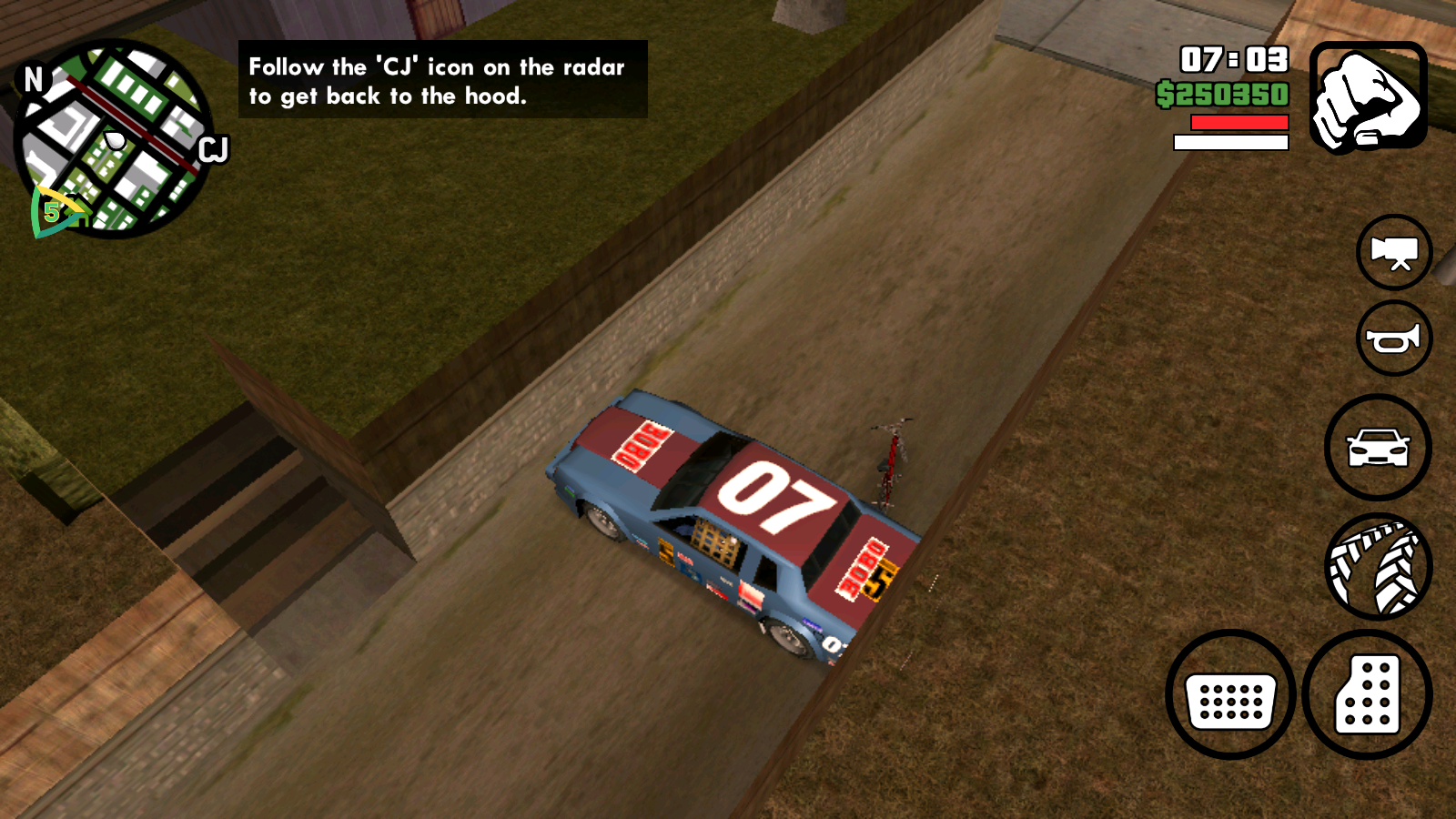Tap the fist weapon icon
This screenshot has height=819, width=1456.
click(1368, 97)
